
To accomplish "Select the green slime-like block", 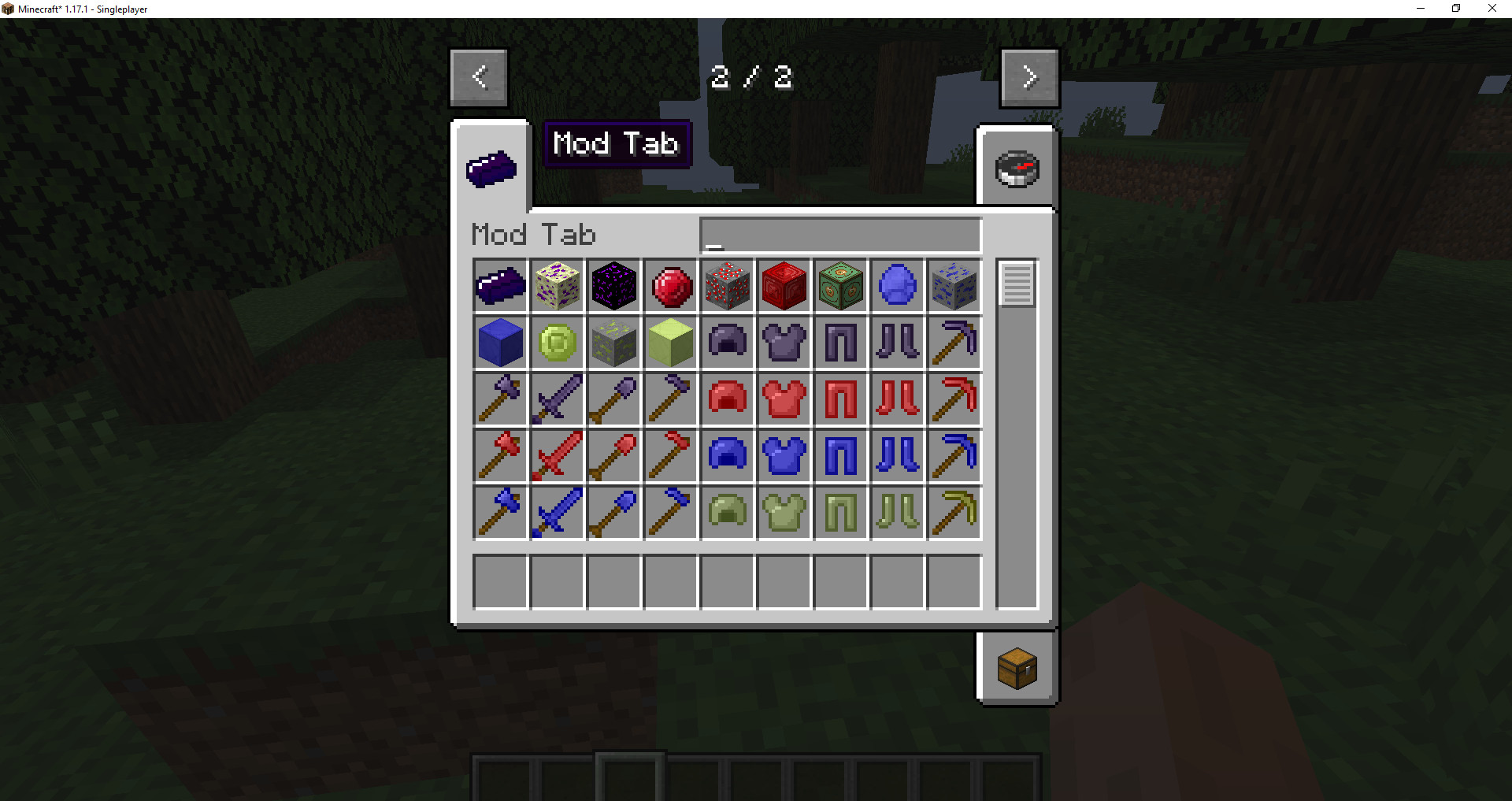I will (x=670, y=343).
